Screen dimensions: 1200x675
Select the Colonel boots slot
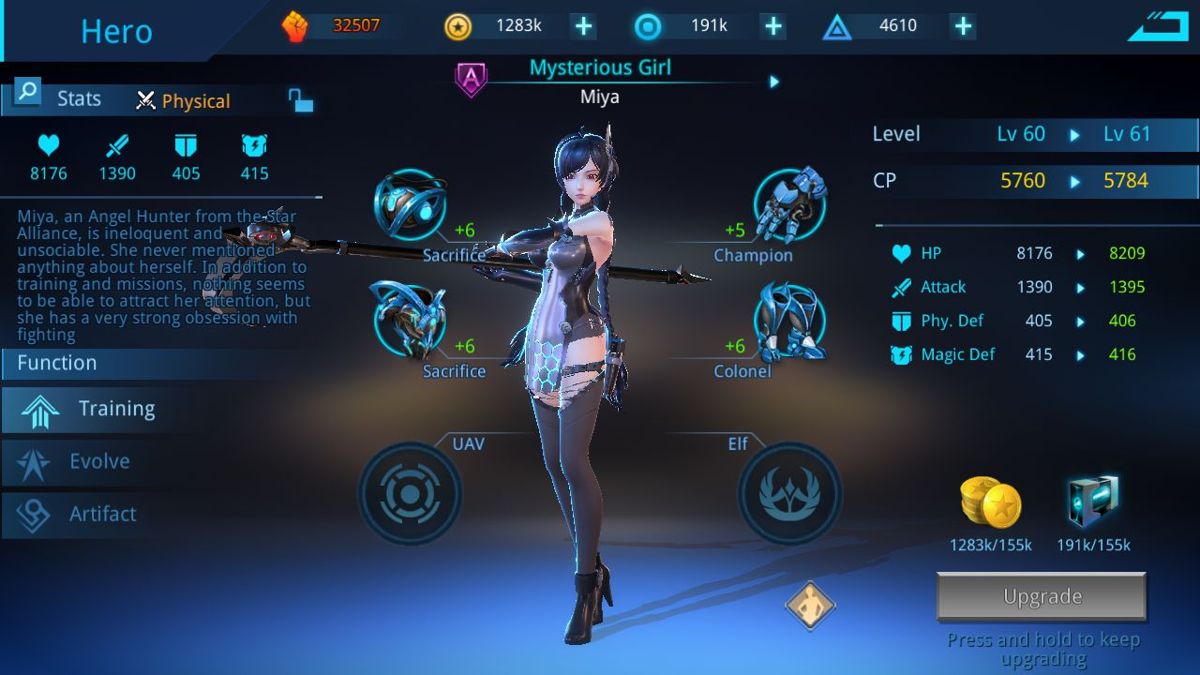(789, 320)
